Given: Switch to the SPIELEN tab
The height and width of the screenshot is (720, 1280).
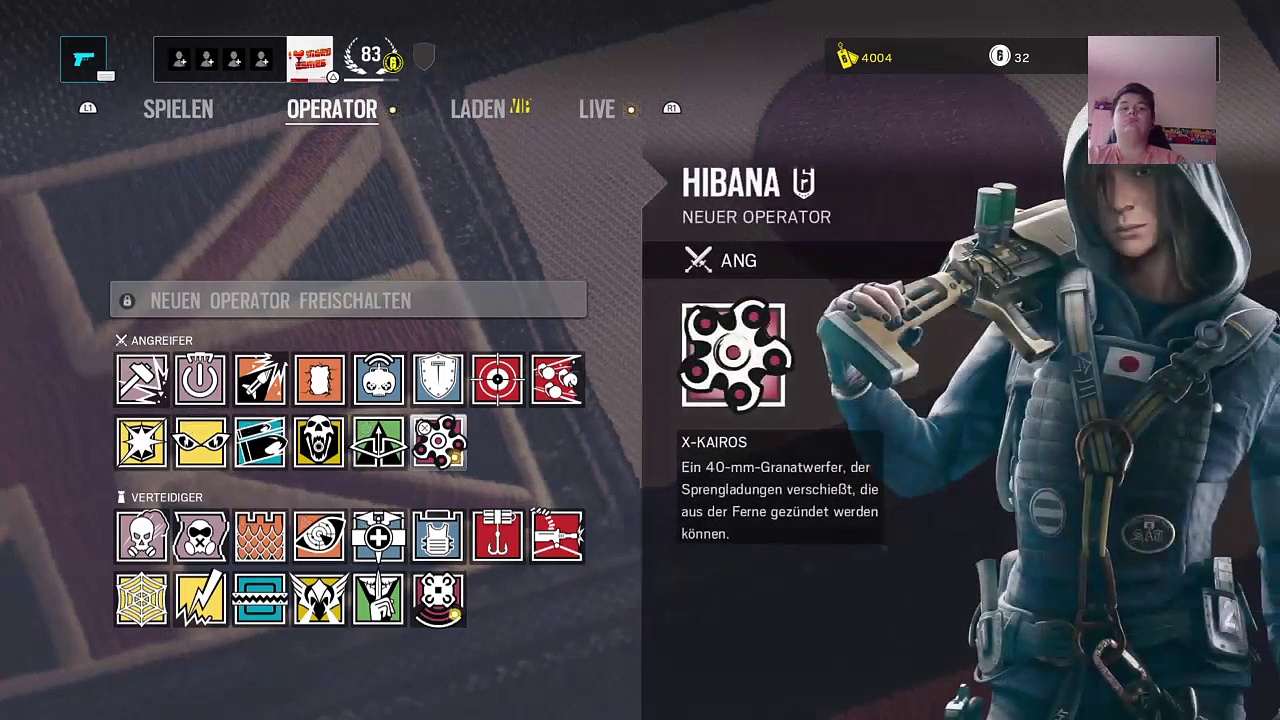Looking at the screenshot, I should (x=178, y=109).
